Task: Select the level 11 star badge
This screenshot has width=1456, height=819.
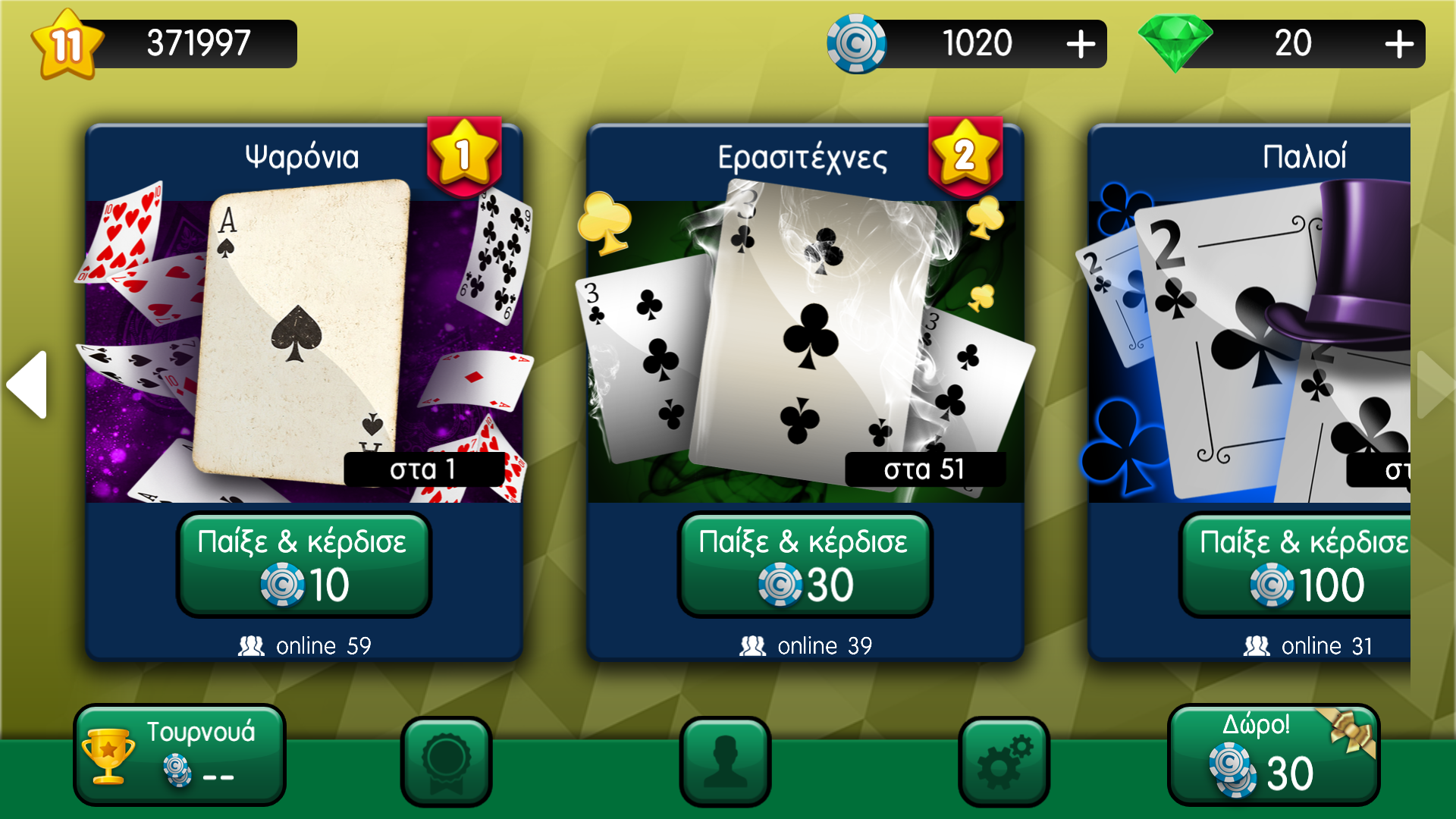Action: (67, 42)
